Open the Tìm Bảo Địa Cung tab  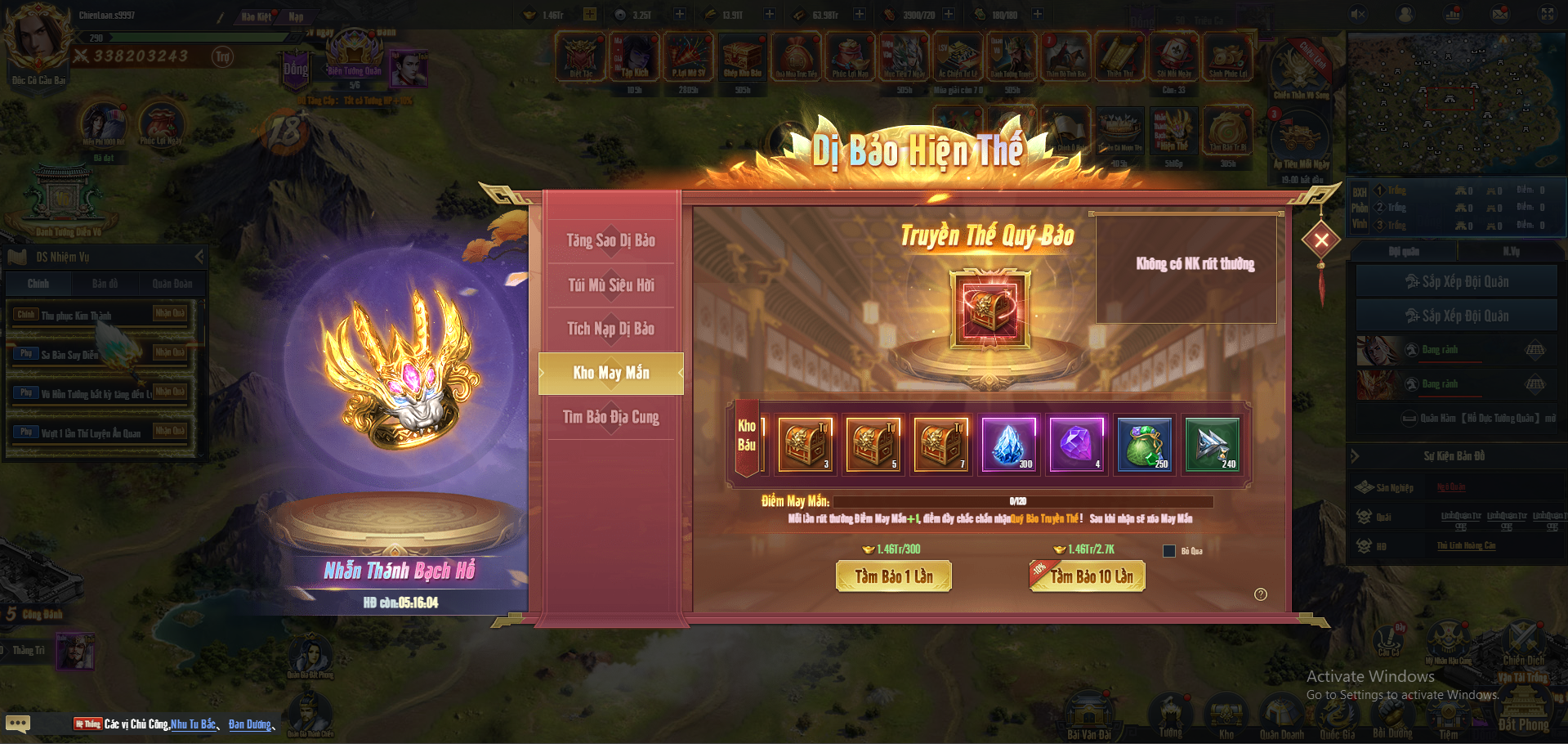[x=610, y=417]
